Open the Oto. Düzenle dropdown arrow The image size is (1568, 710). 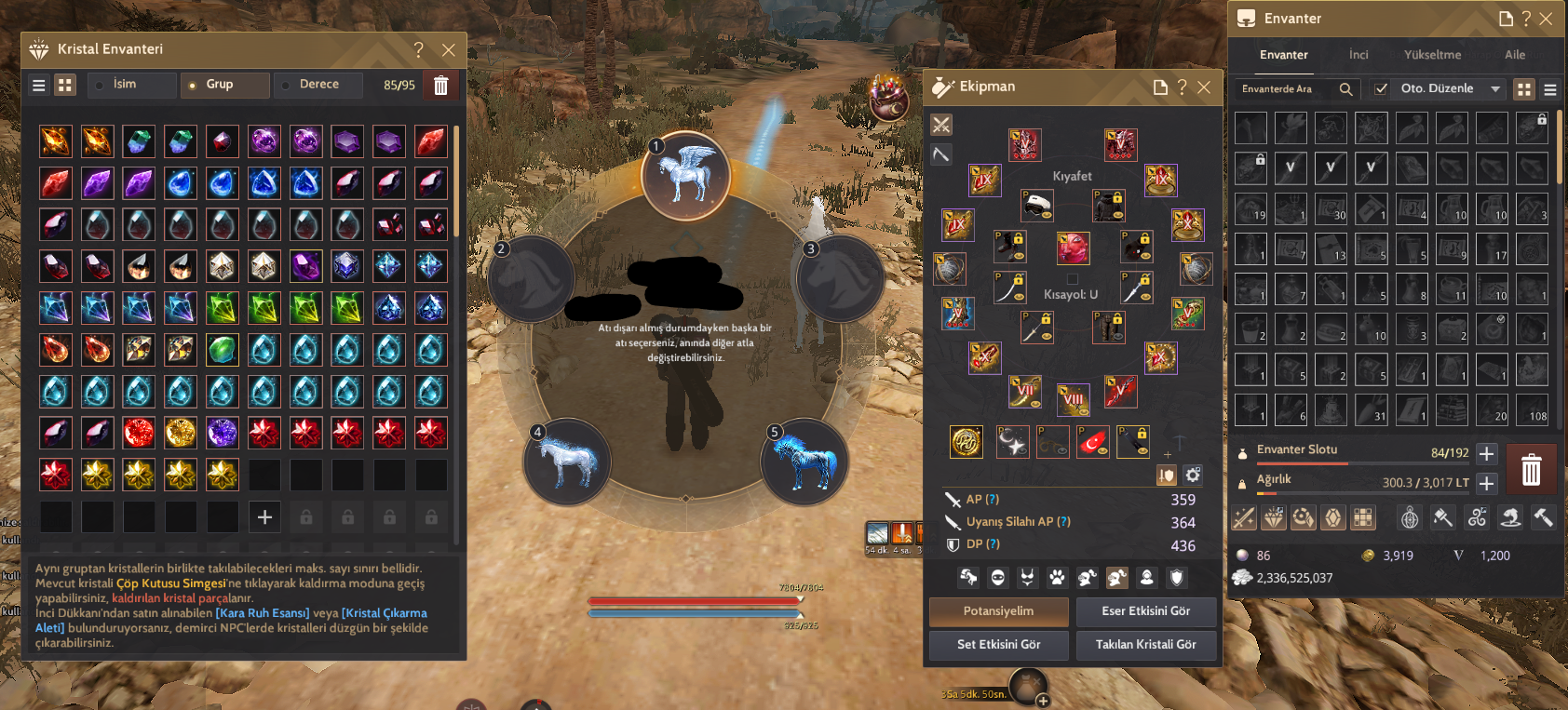1497,88
